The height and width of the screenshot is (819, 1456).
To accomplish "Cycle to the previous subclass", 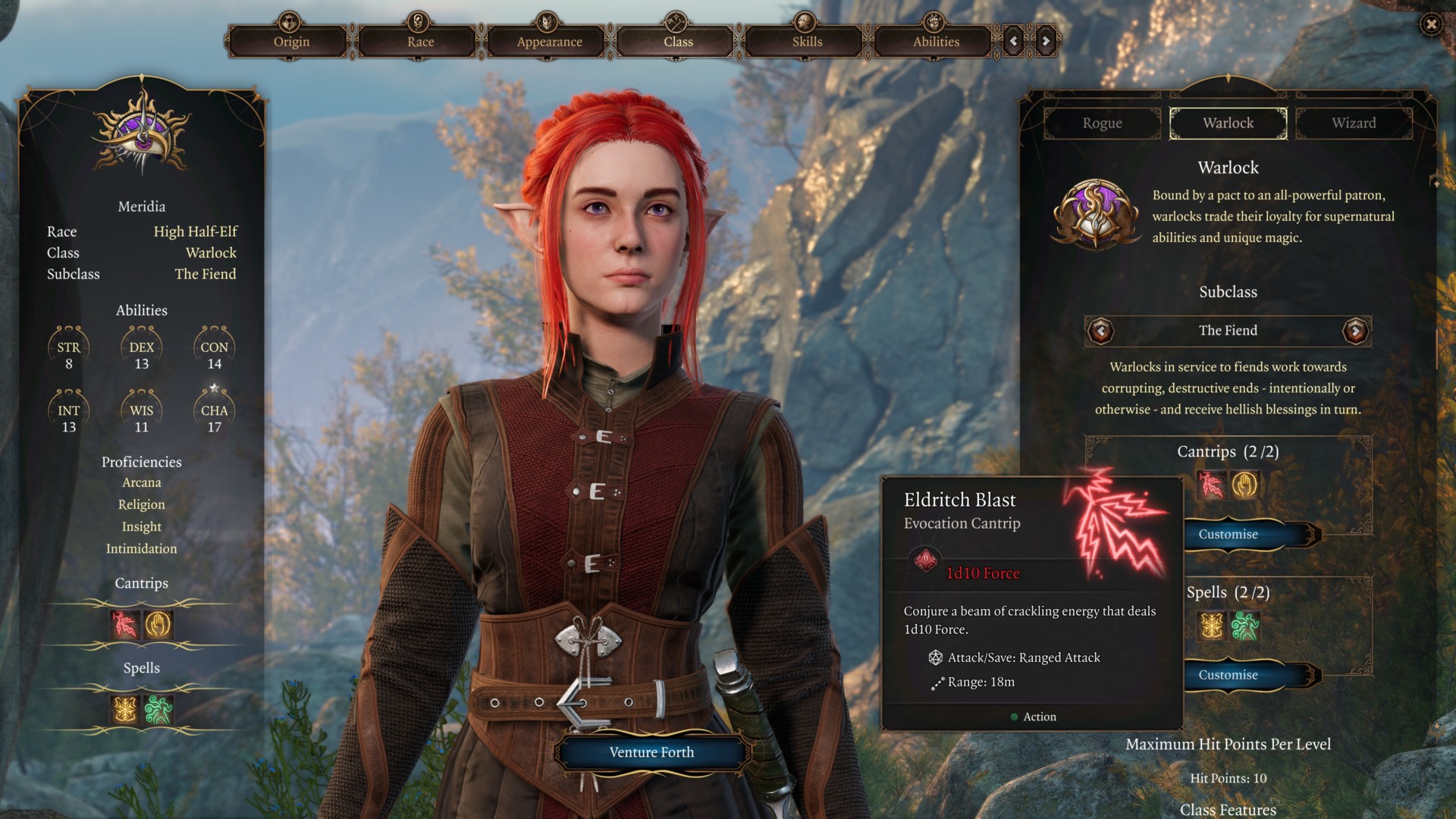I will [x=1100, y=331].
